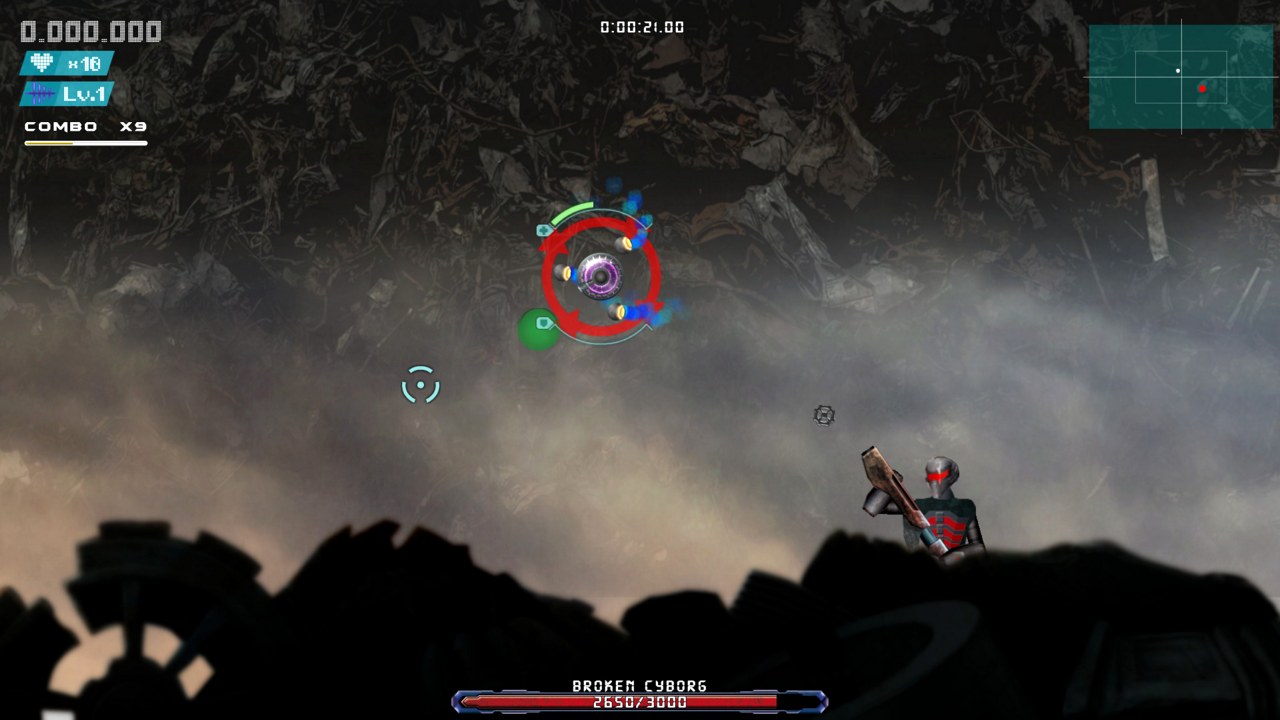
Task: Select the player ship's purple core
Action: [600, 277]
